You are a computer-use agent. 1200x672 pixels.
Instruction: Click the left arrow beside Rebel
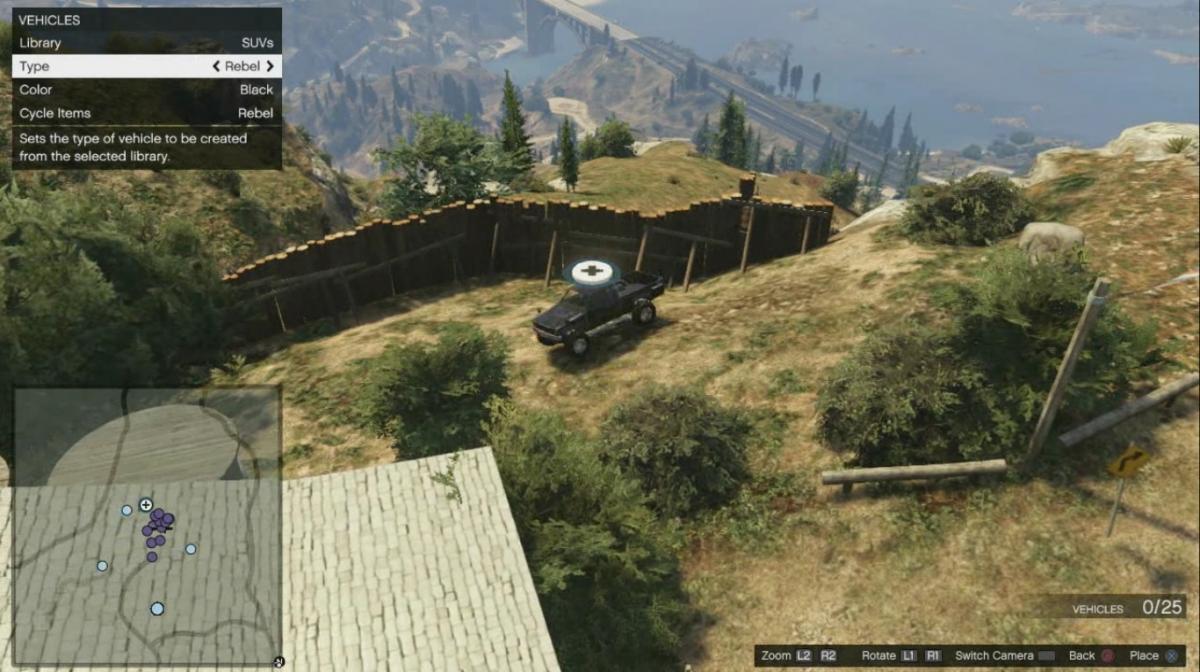[x=216, y=66]
